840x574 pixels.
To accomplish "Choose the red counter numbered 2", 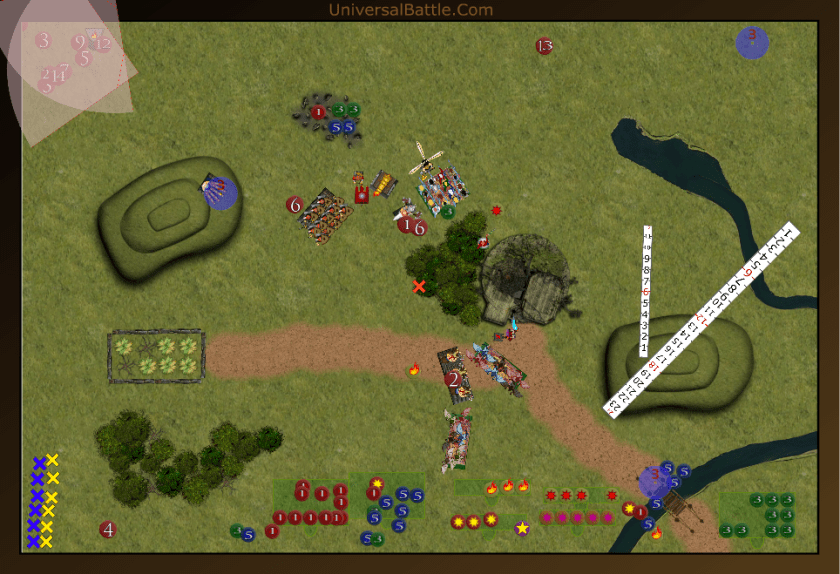I will click(x=453, y=379).
